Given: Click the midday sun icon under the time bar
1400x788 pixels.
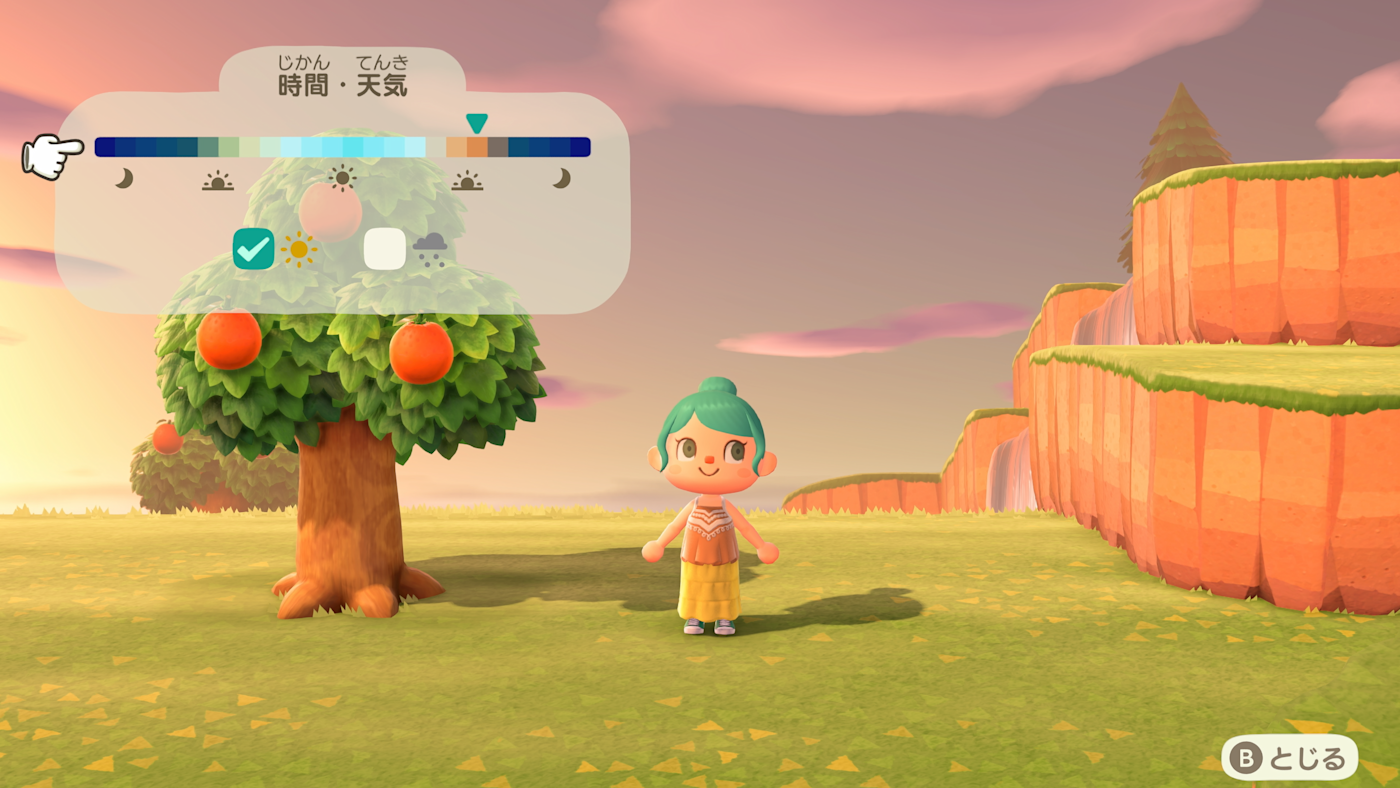Looking at the screenshot, I should tap(341, 177).
